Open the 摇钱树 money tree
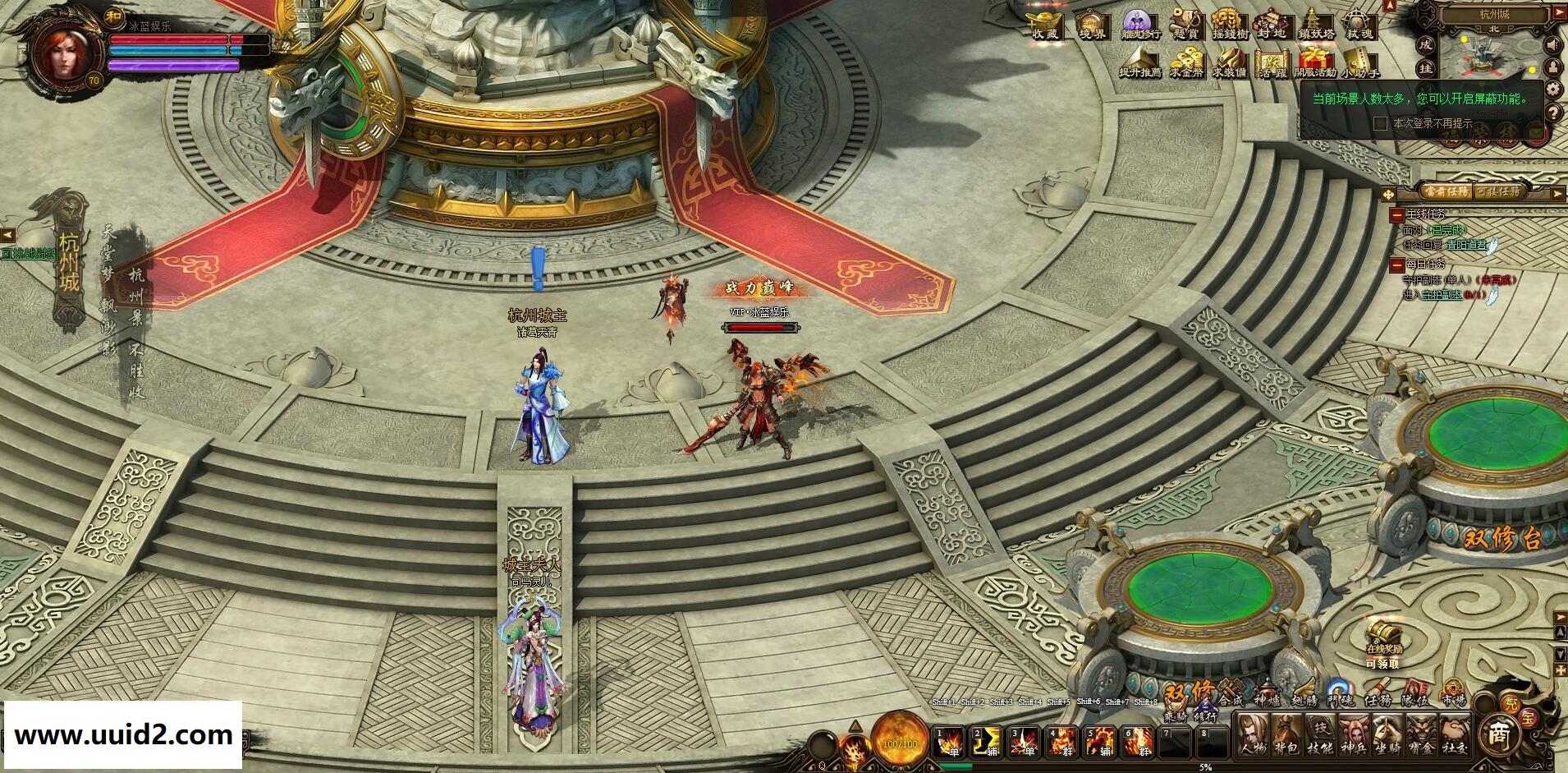Image resolution: width=1568 pixels, height=773 pixels. tap(1229, 24)
